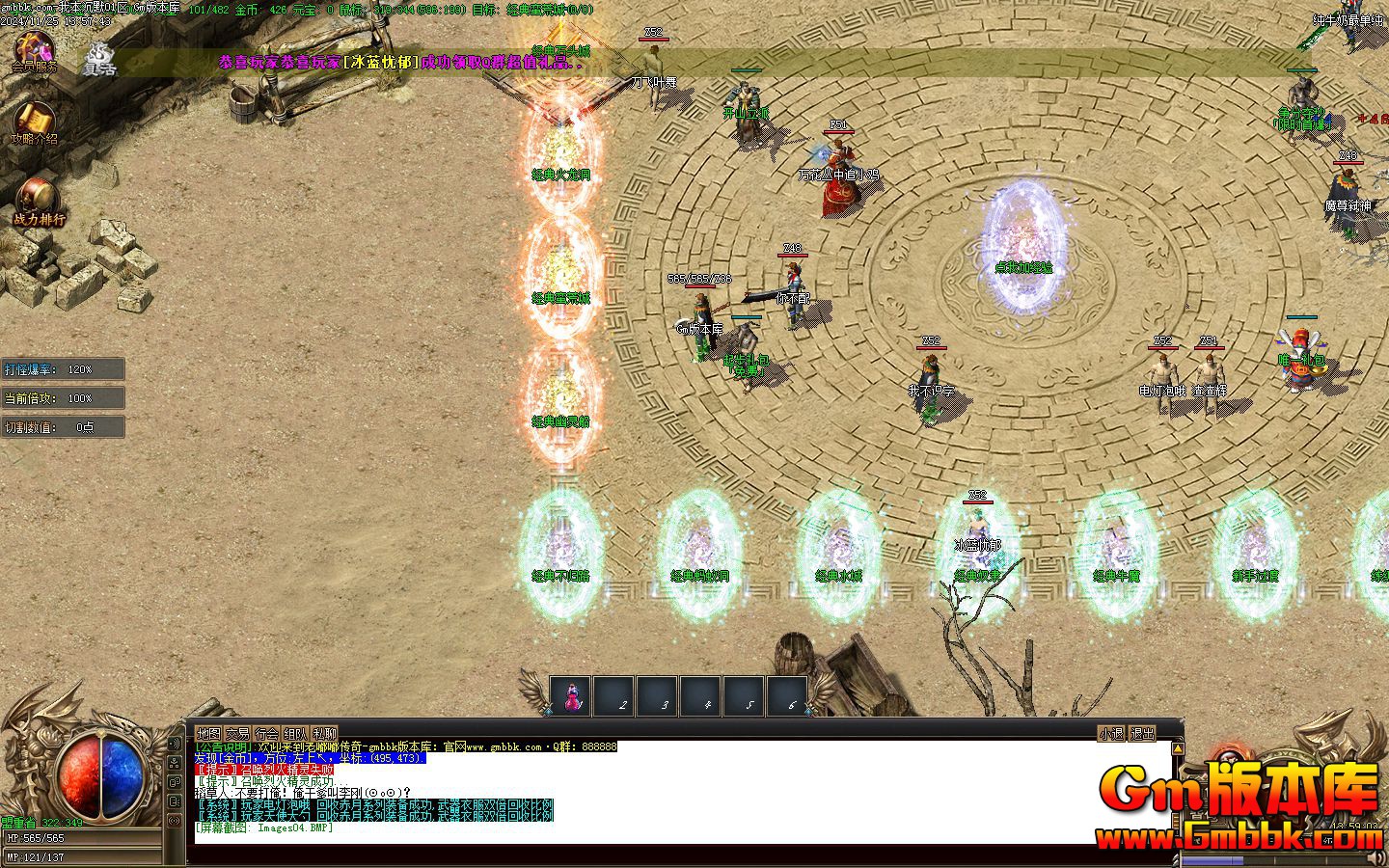This screenshot has height=868, width=1389.
Task: Click the 小退 logout button
Action: 1110,733
